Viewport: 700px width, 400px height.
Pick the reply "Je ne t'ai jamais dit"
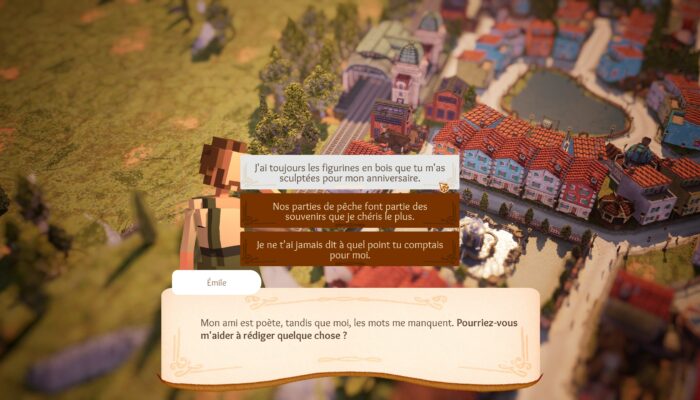[350, 248]
